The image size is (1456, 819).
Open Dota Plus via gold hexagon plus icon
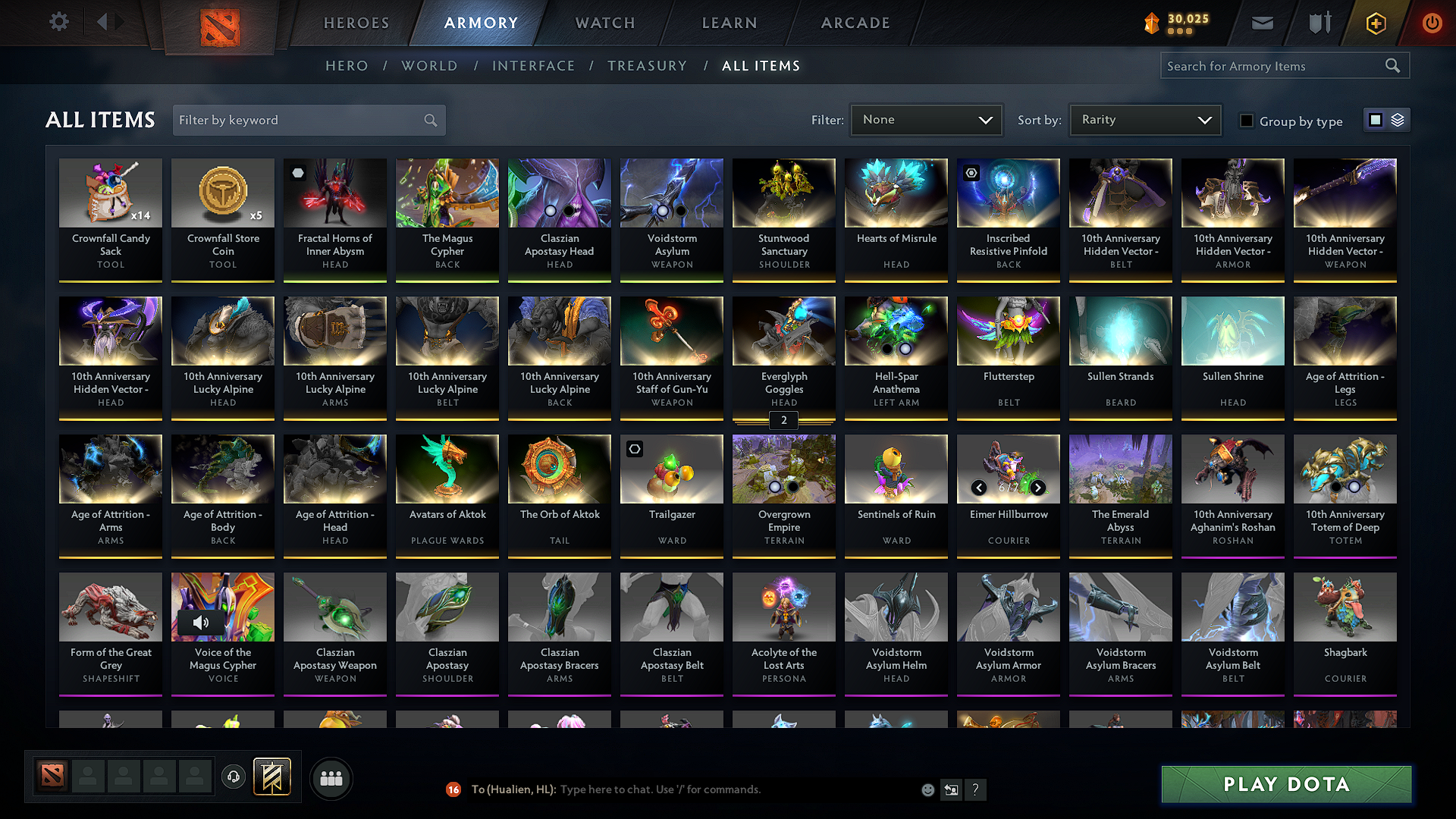tap(1375, 23)
